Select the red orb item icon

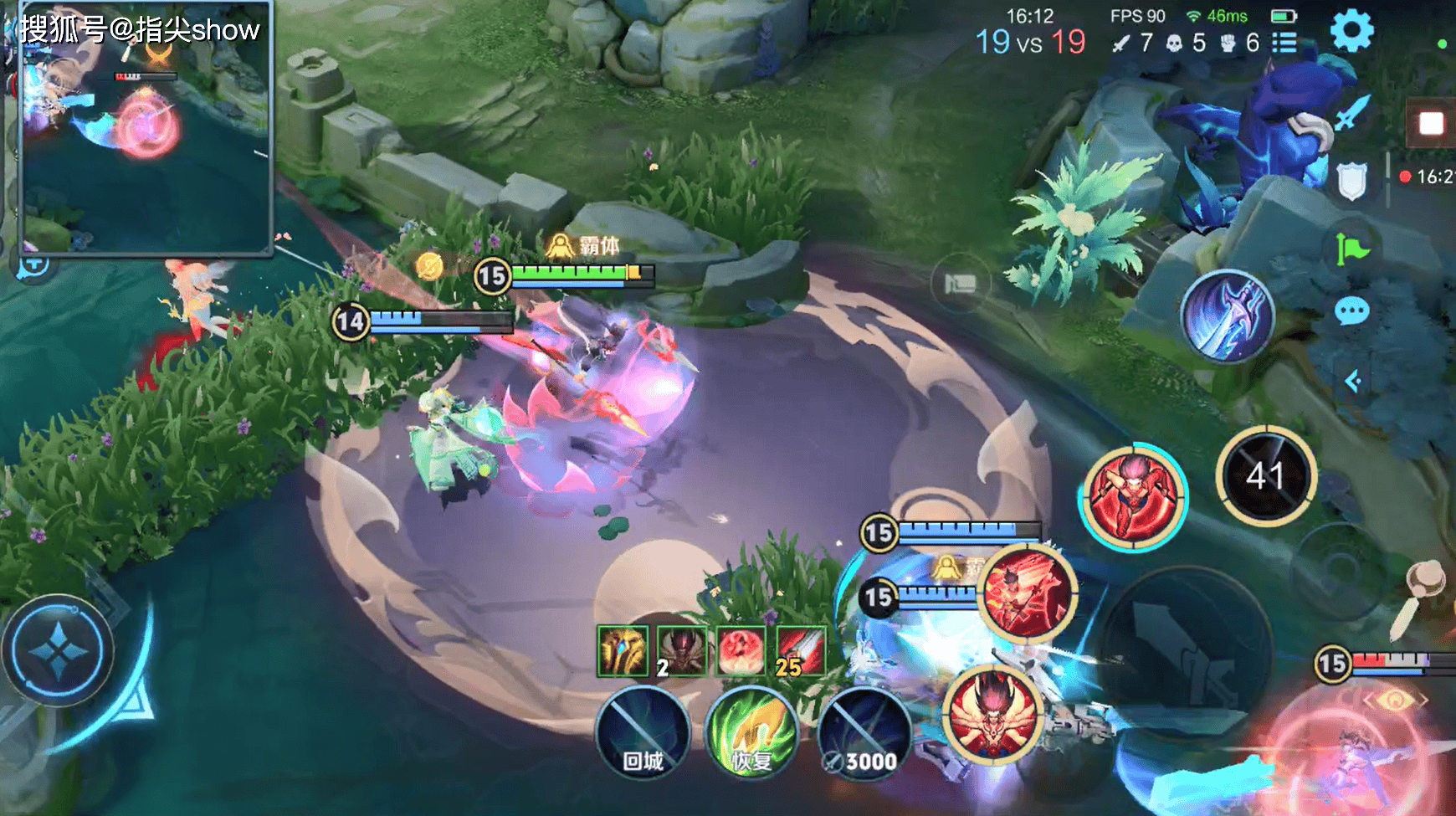741,650
